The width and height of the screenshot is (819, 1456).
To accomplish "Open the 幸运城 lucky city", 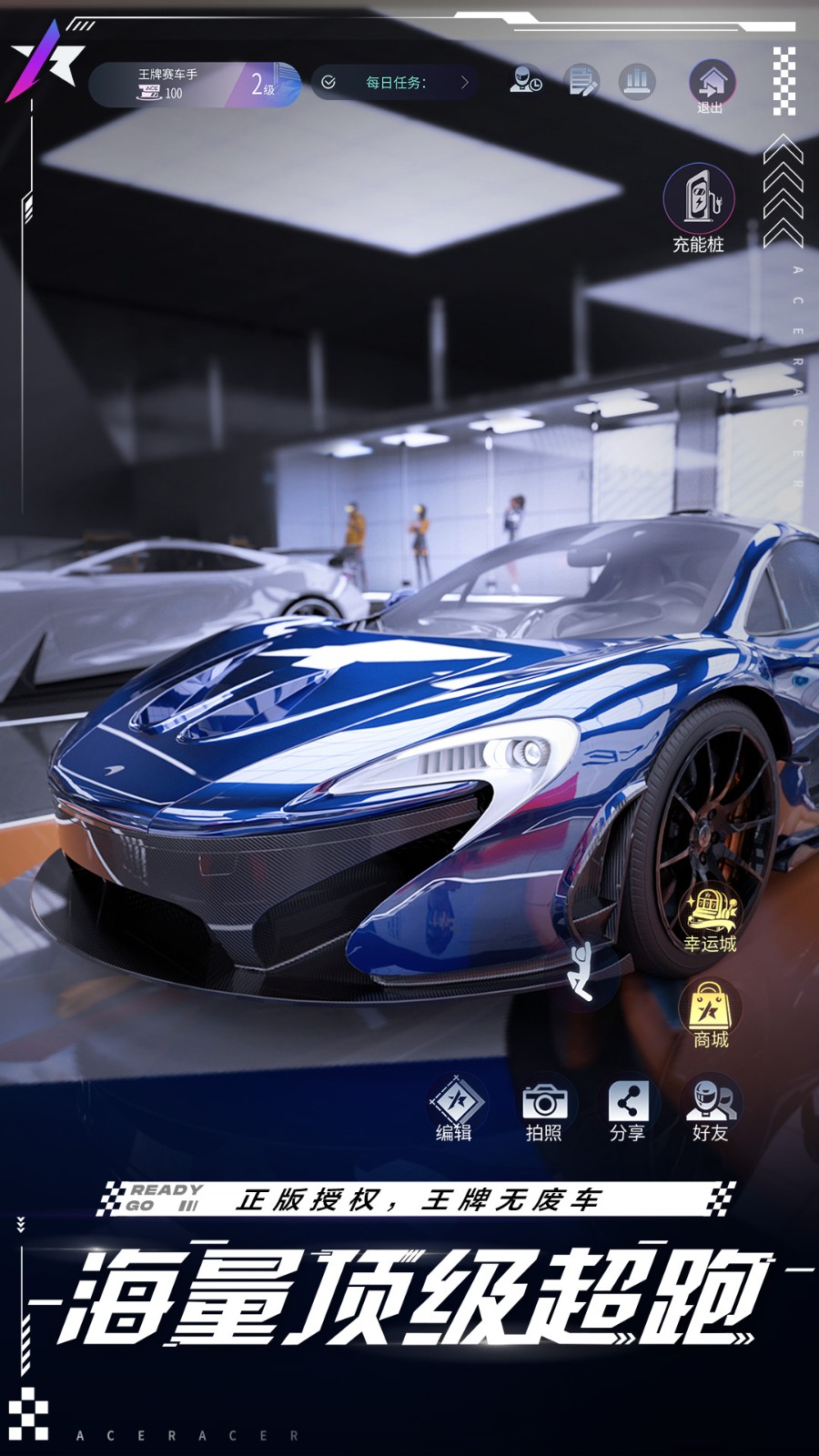I will (711, 919).
